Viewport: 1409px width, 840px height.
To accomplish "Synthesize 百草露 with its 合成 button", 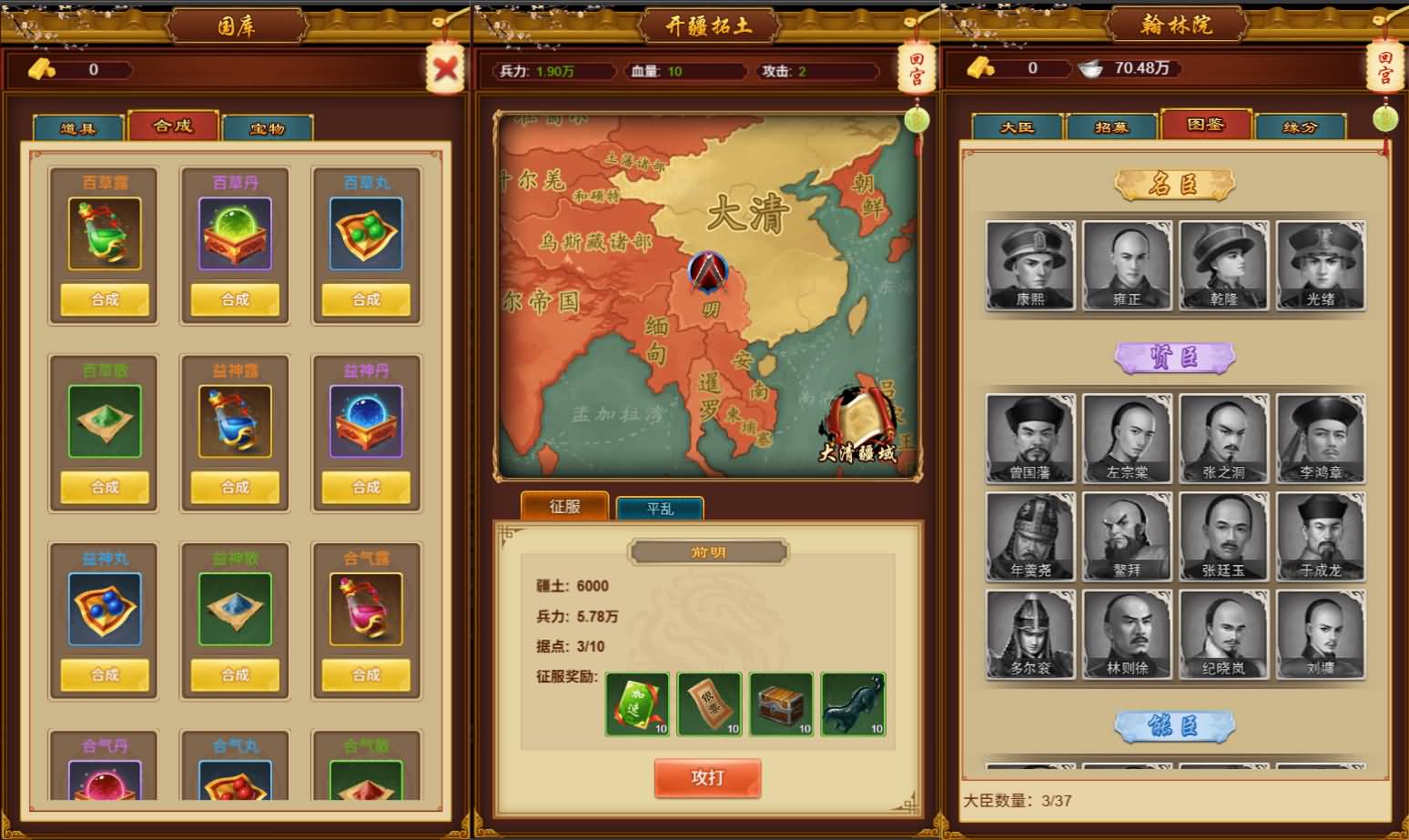I will click(x=105, y=299).
